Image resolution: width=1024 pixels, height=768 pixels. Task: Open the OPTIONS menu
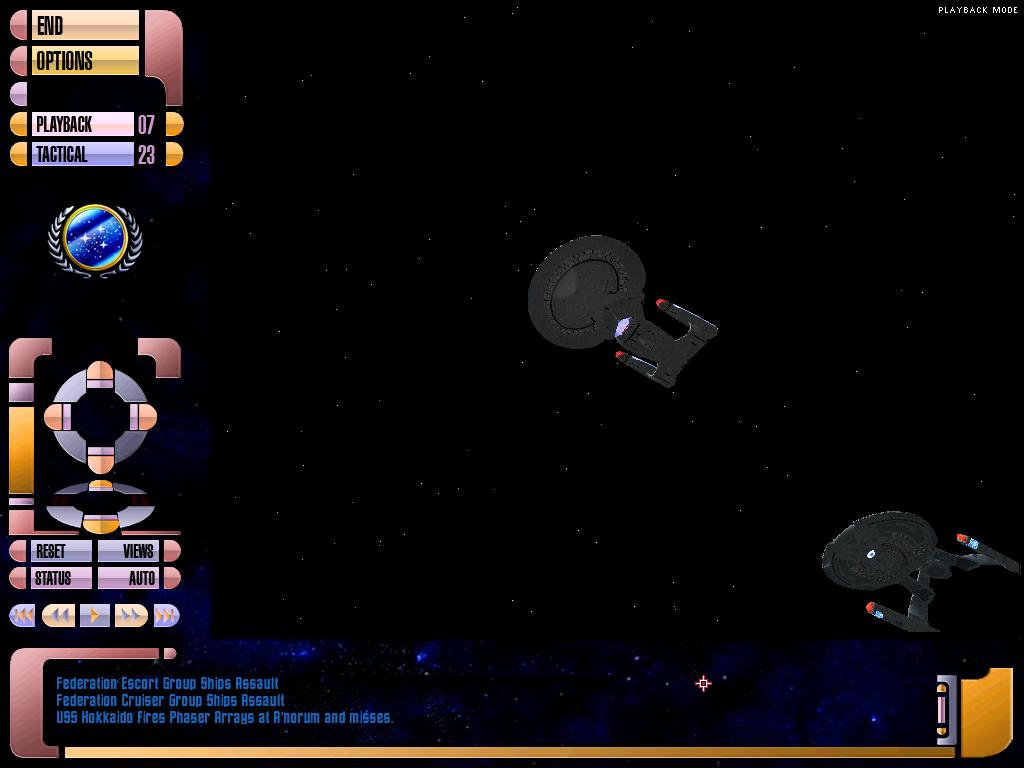[84, 61]
